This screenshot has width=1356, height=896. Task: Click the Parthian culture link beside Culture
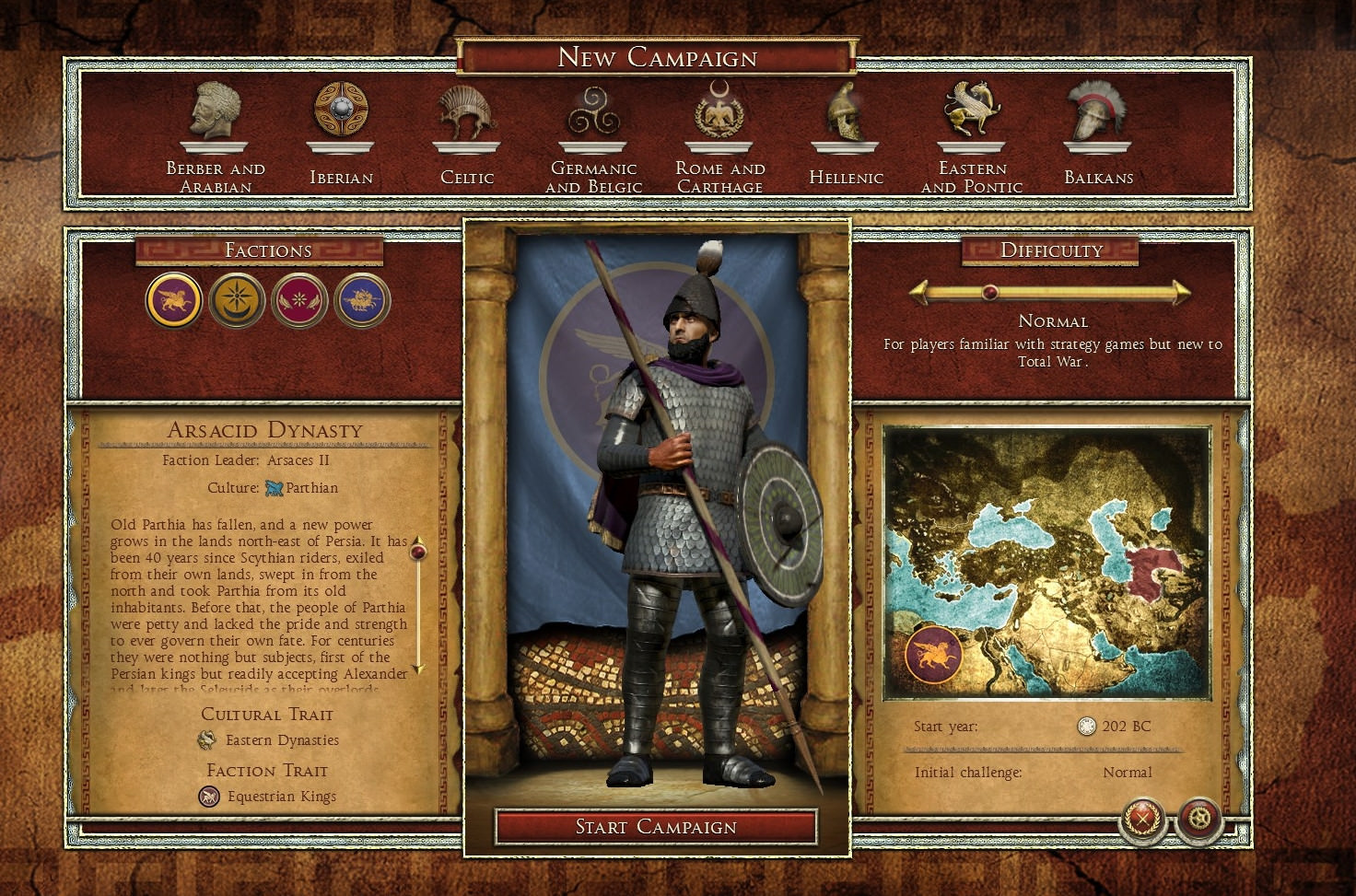(311, 487)
